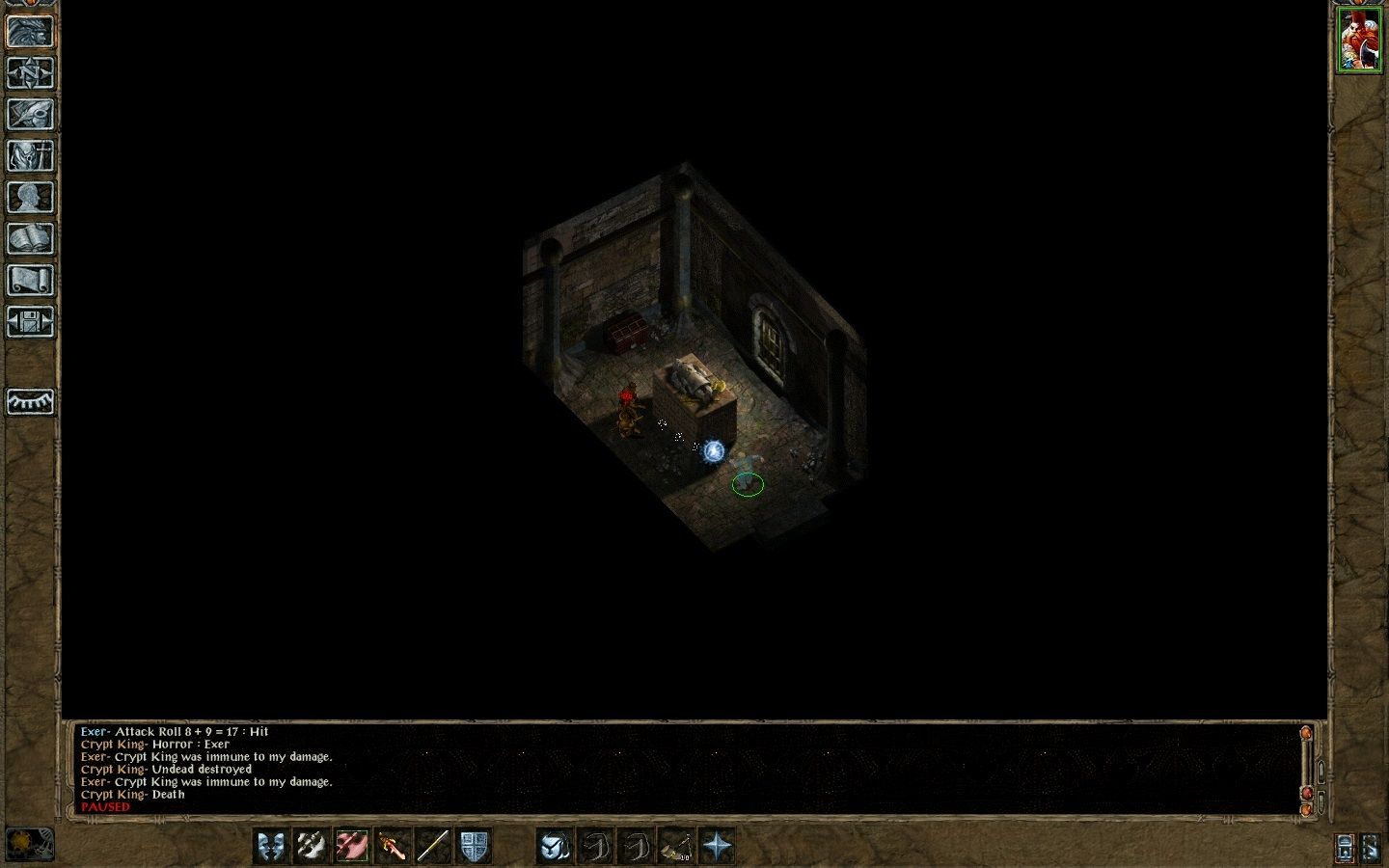The width and height of the screenshot is (1389, 868).
Task: Activate the special ability star icon
Action: click(x=721, y=846)
